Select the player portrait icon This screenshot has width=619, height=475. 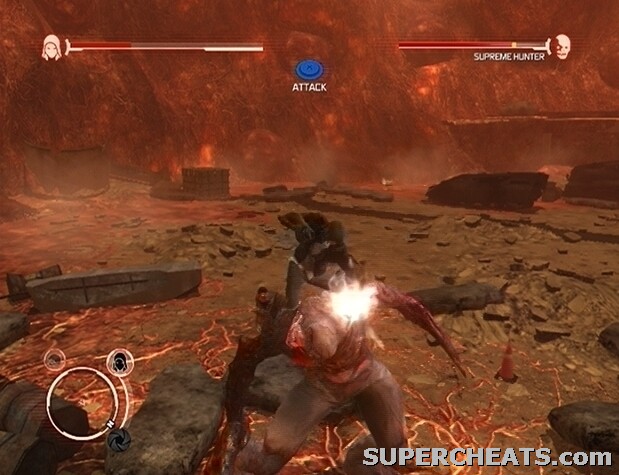(51, 46)
